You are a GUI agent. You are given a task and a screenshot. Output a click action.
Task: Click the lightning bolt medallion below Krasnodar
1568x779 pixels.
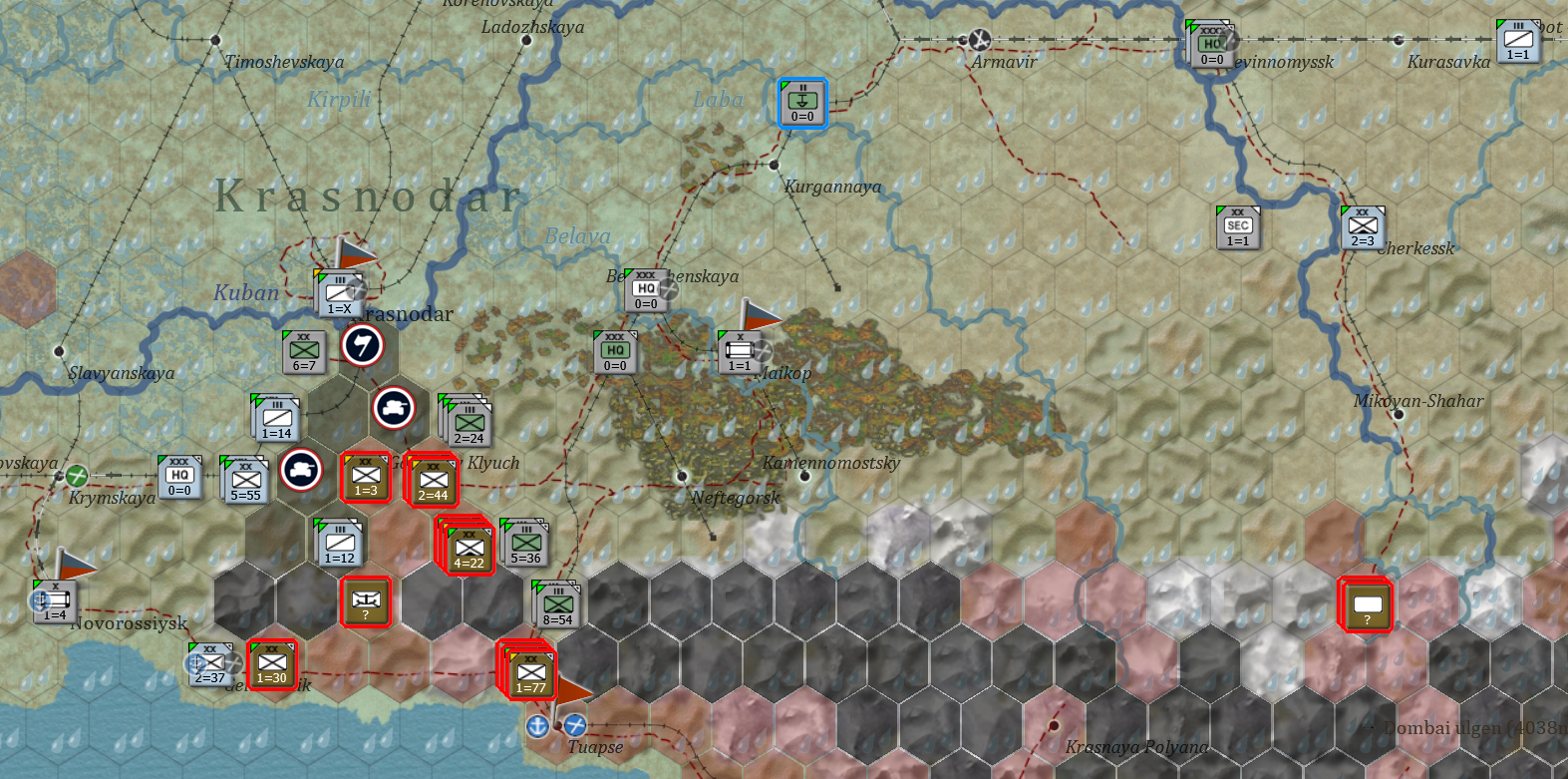coord(363,348)
